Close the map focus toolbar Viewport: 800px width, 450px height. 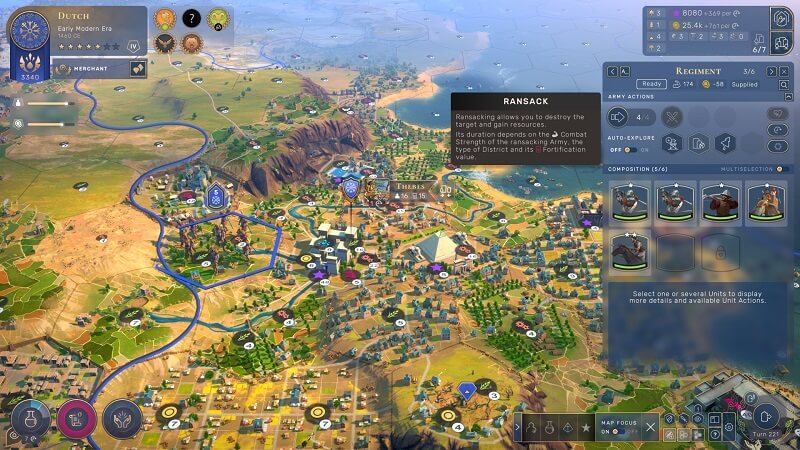650,428
